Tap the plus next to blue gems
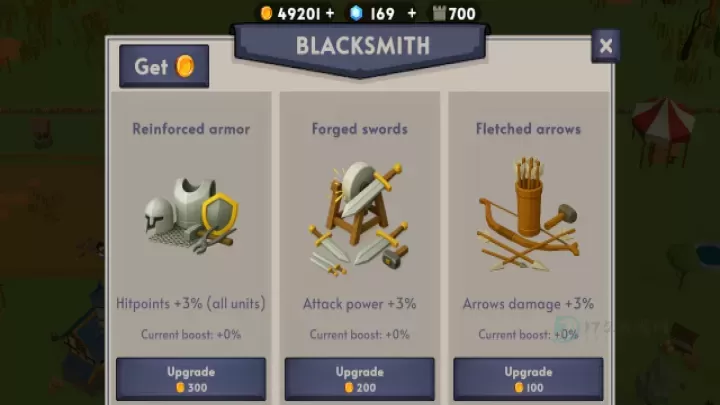The height and width of the screenshot is (405, 720). pos(411,14)
